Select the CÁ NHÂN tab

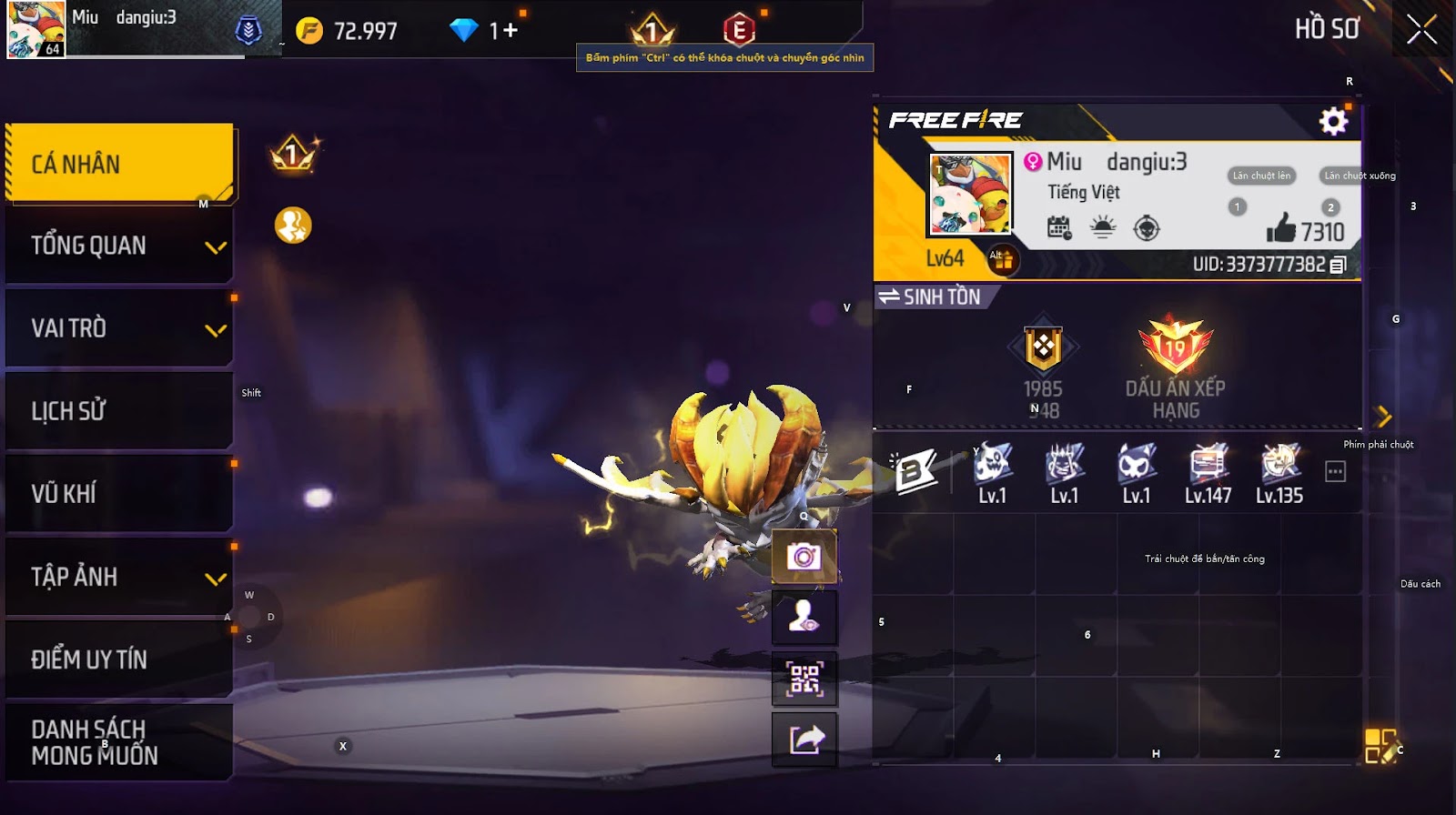[x=119, y=164]
